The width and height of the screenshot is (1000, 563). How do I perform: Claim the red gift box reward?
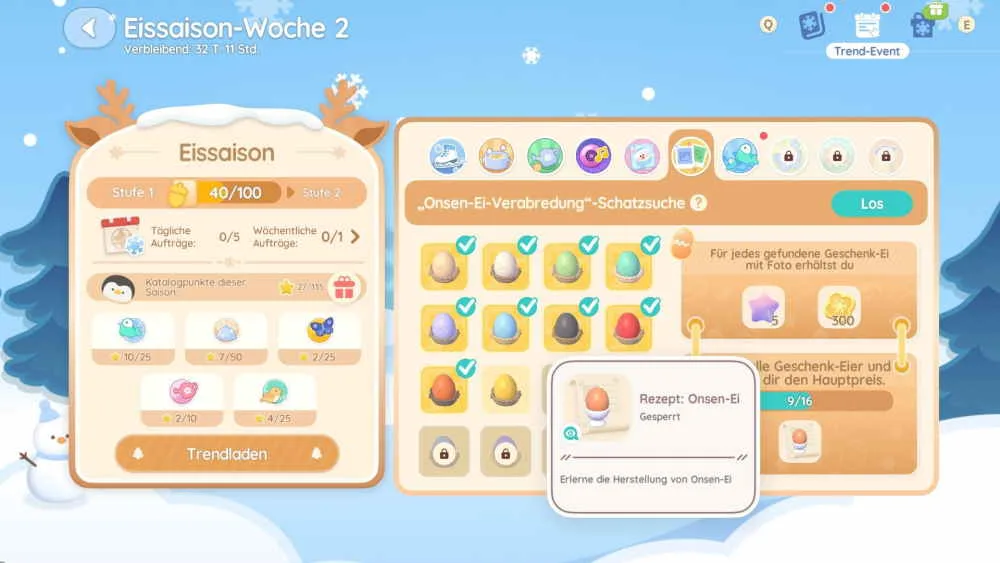coord(344,288)
